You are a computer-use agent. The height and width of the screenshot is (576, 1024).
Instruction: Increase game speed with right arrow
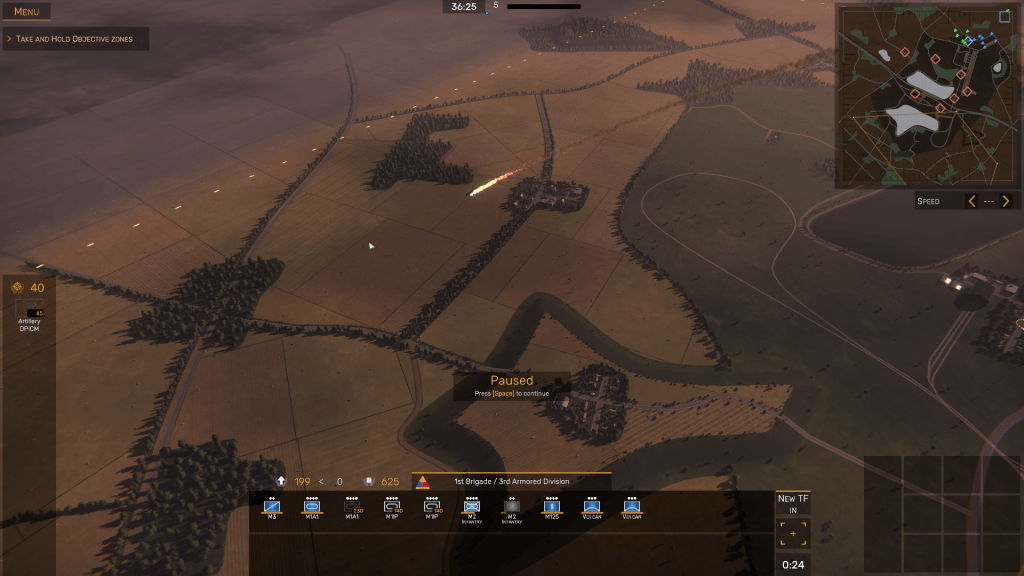point(1007,201)
